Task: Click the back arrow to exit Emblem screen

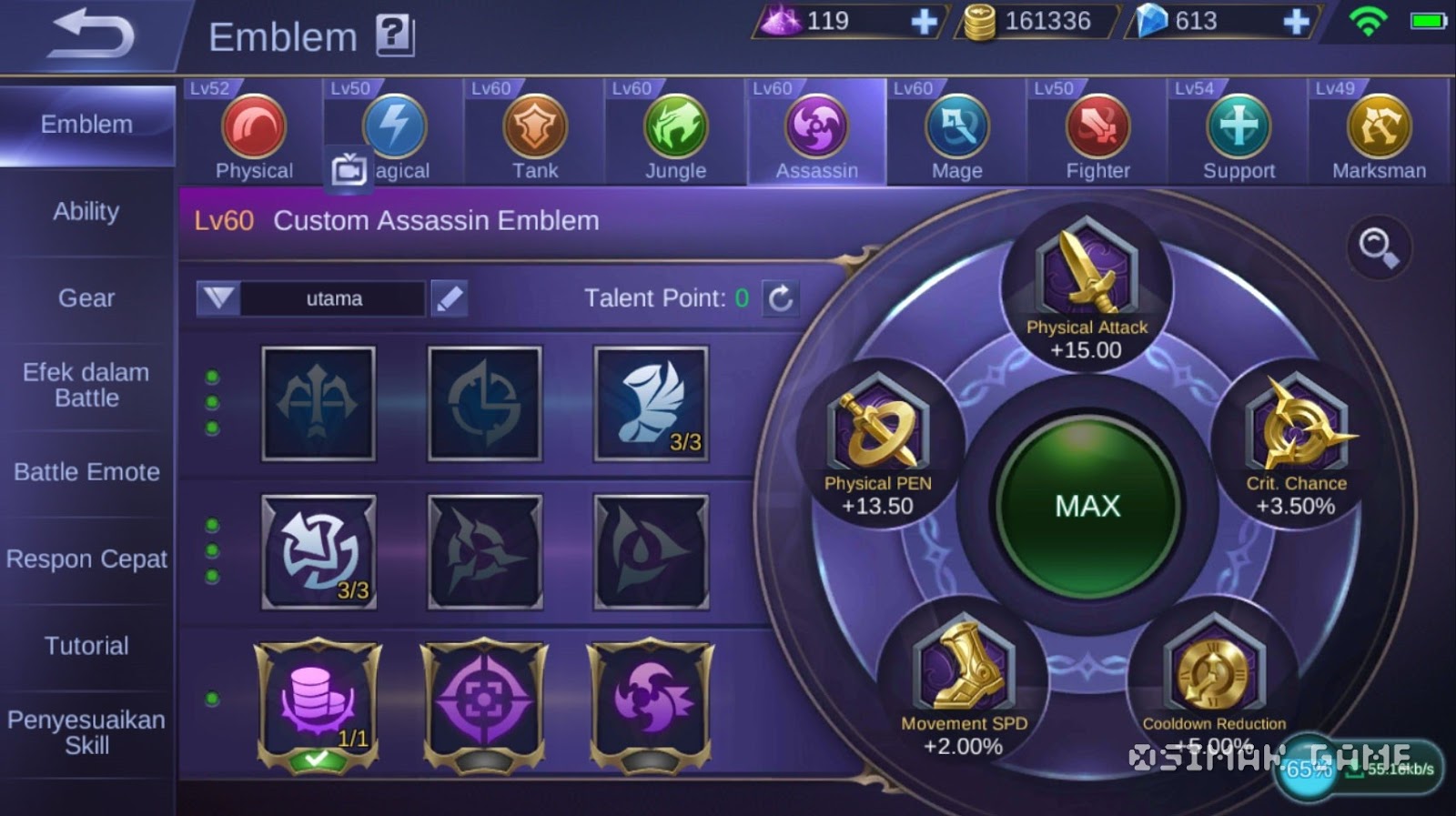Action: pos(86,32)
